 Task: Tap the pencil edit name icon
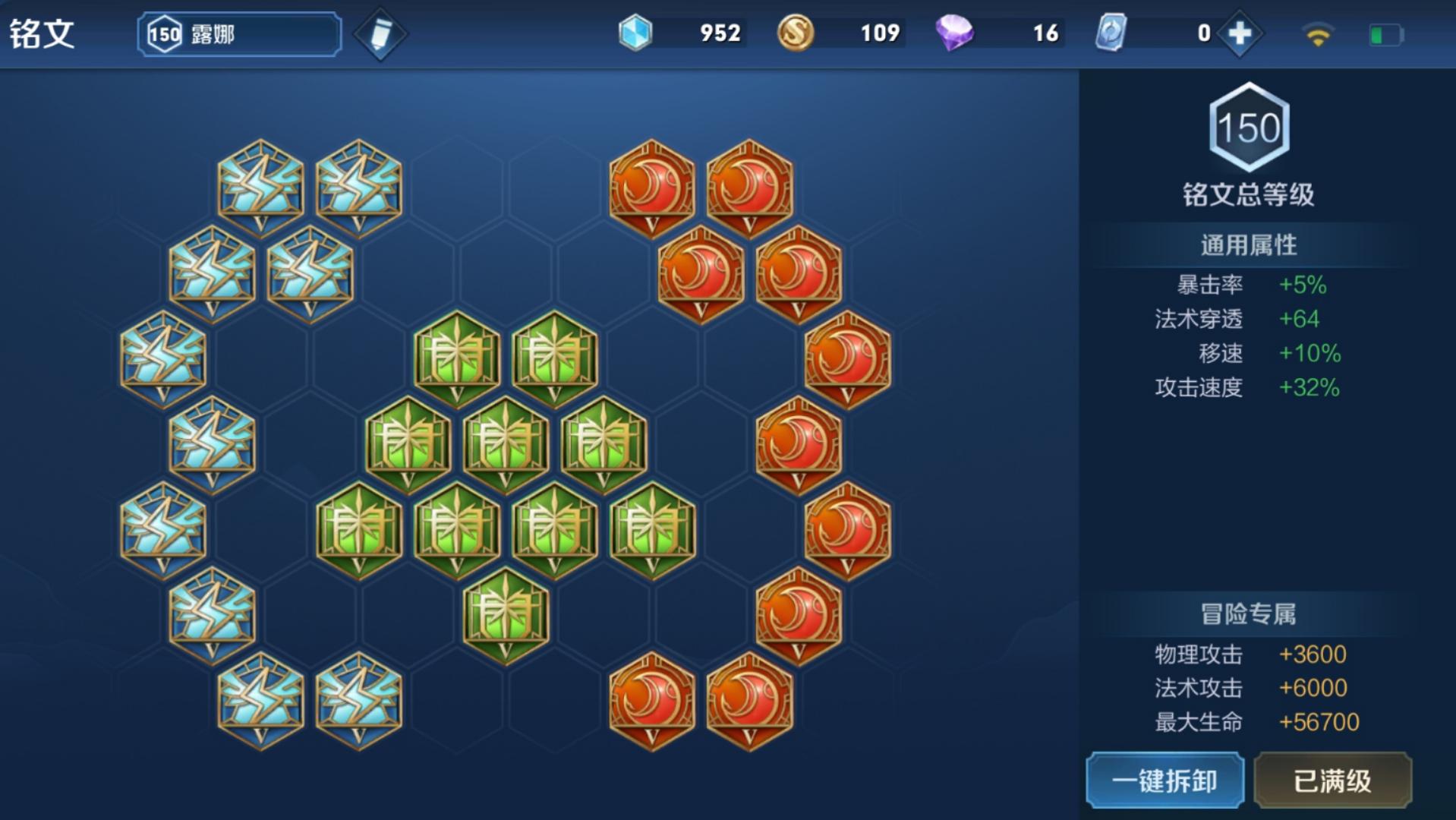click(x=380, y=34)
